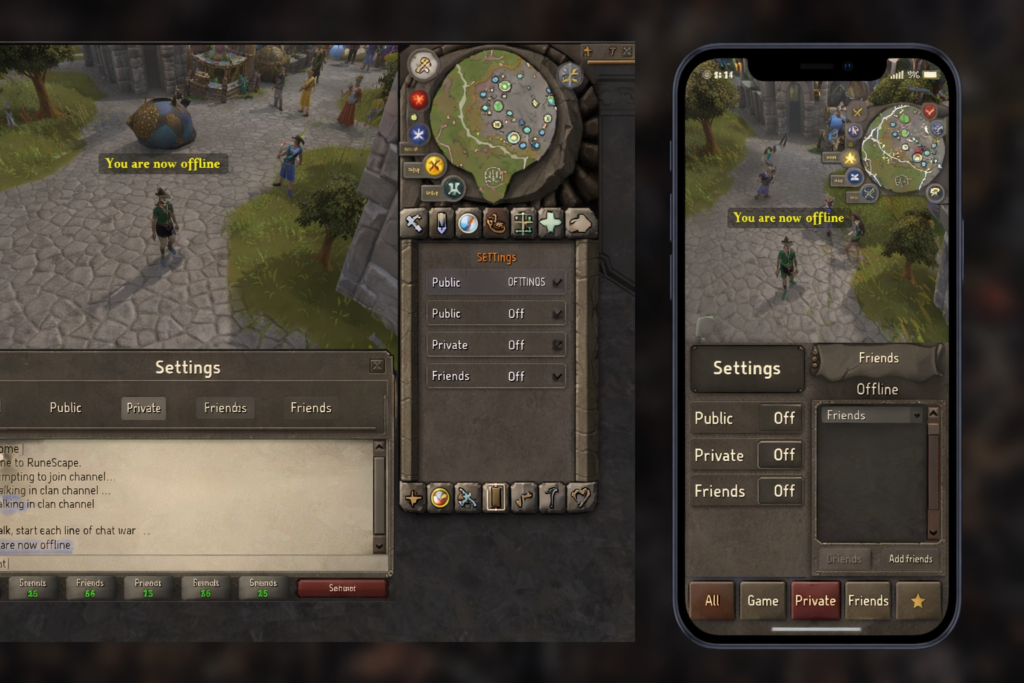Switch to the Public tab in Settings window
The width and height of the screenshot is (1024, 683).
(66, 408)
